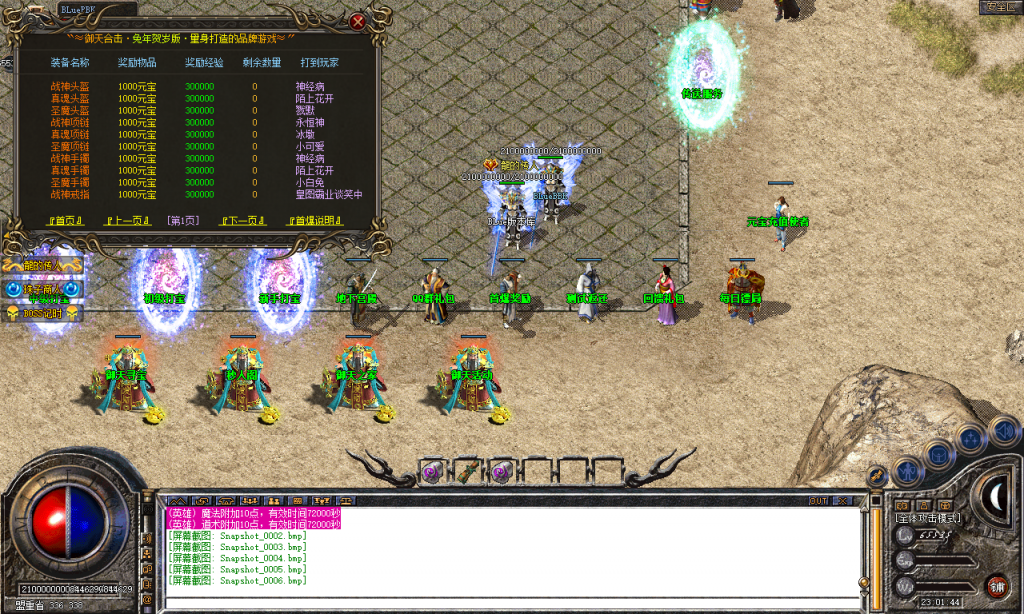
Task: Go to 下一页 next page
Action: coord(243,221)
